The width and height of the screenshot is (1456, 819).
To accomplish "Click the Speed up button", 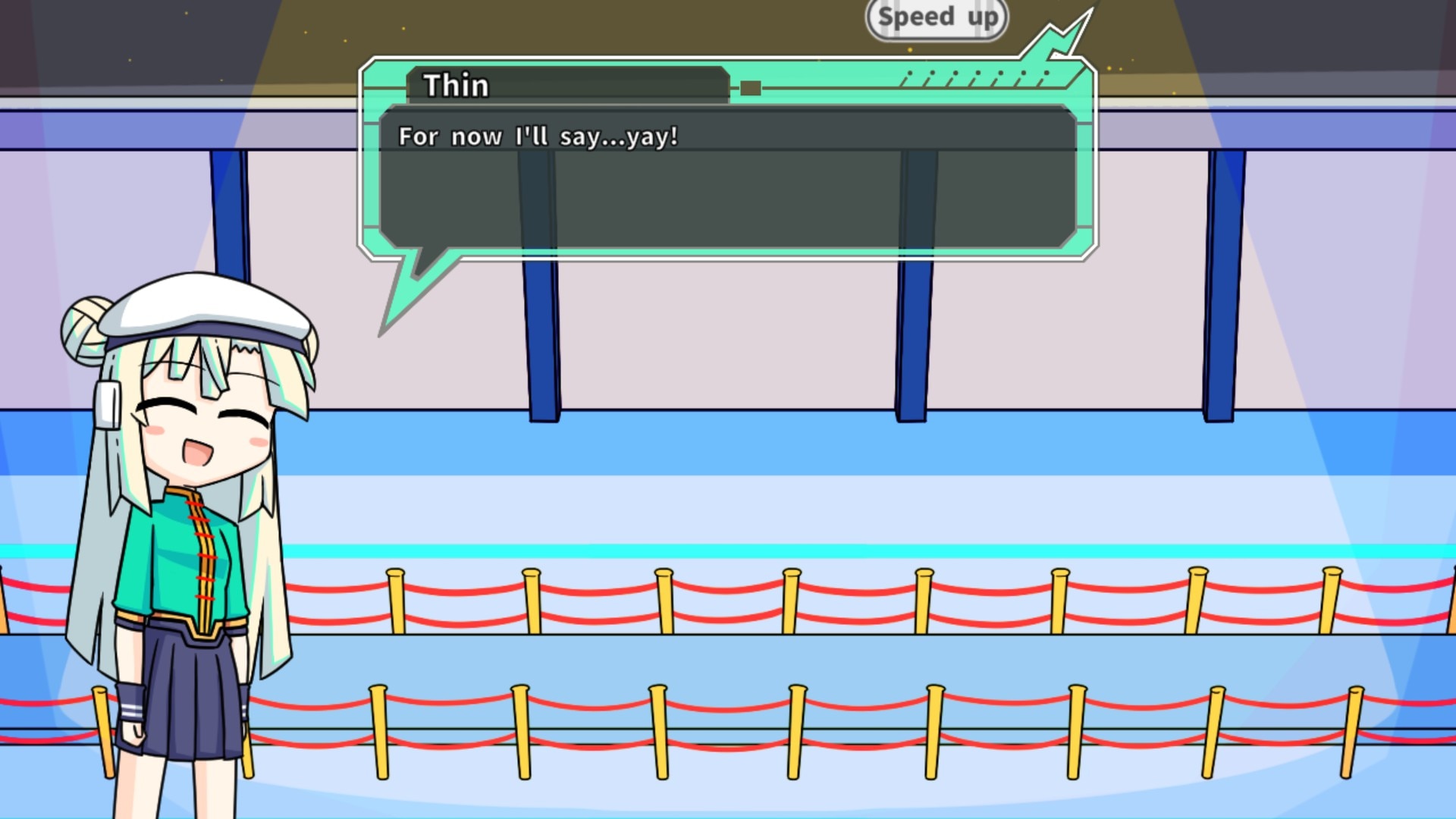I will point(937,18).
